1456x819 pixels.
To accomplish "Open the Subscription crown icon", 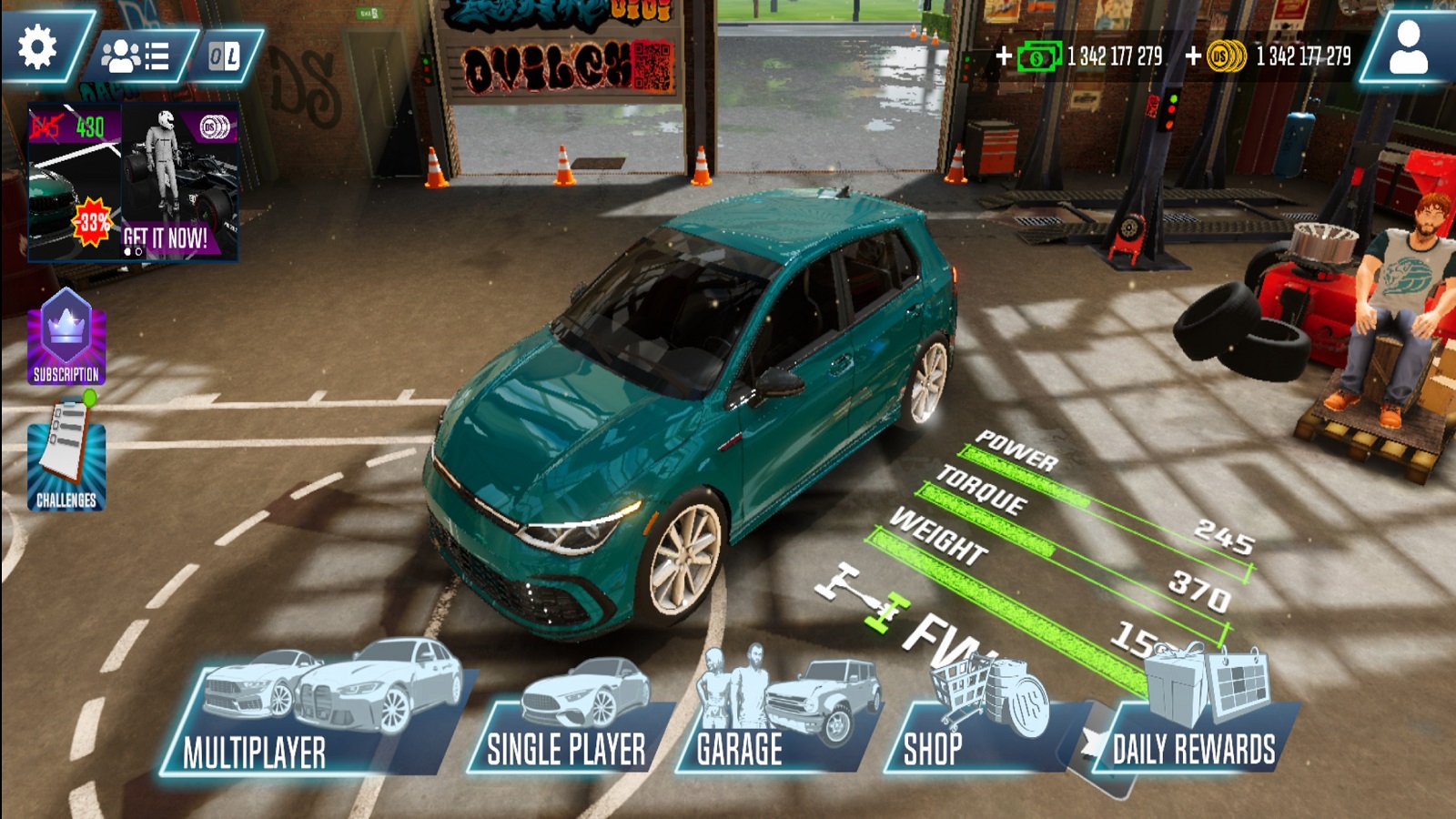I will [66, 337].
